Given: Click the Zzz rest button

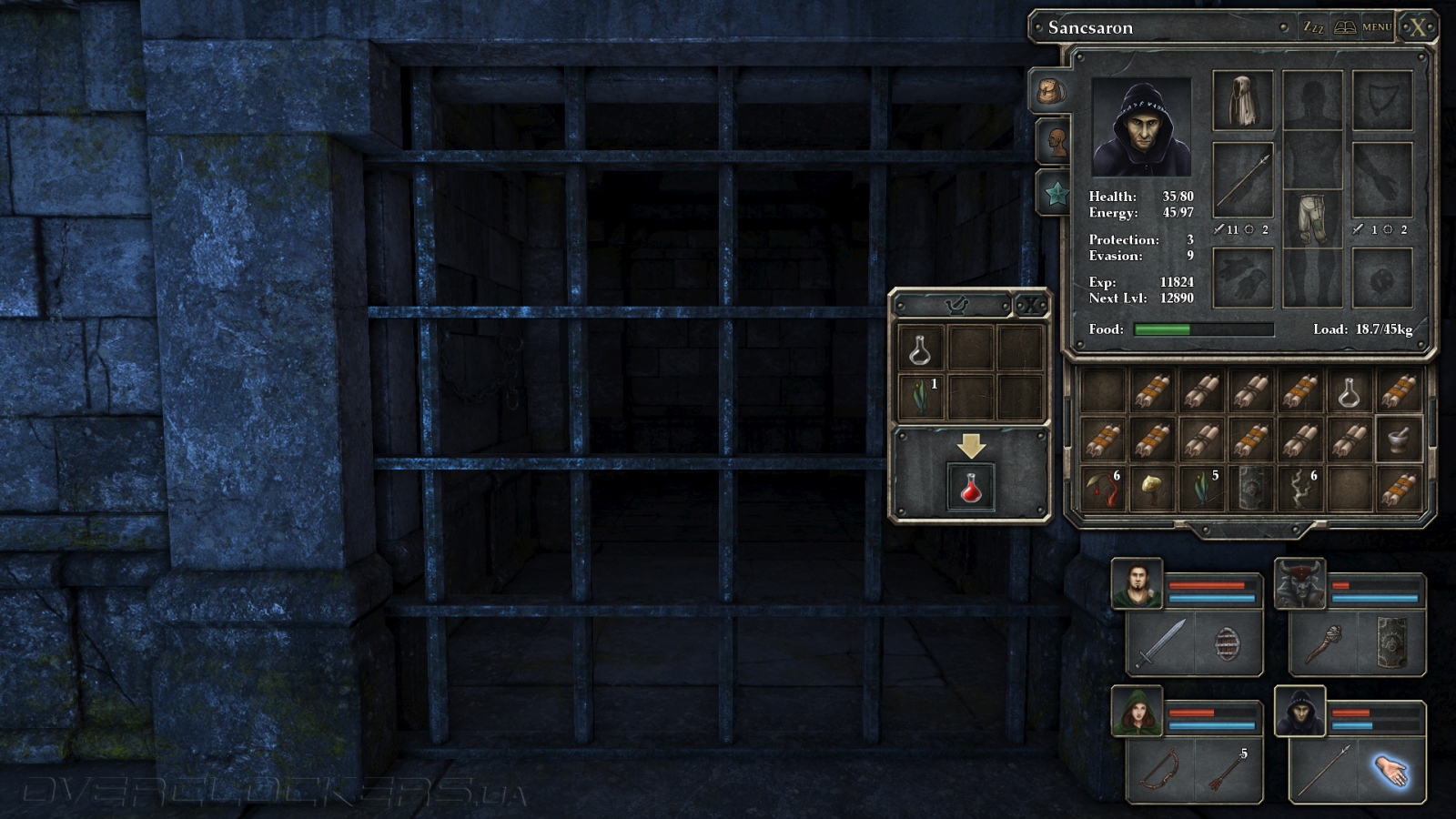Looking at the screenshot, I should (1313, 27).
